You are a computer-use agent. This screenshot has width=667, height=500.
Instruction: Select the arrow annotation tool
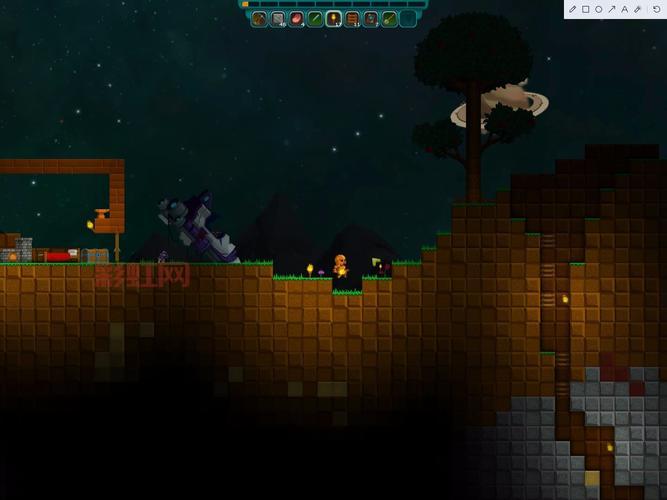(612, 9)
